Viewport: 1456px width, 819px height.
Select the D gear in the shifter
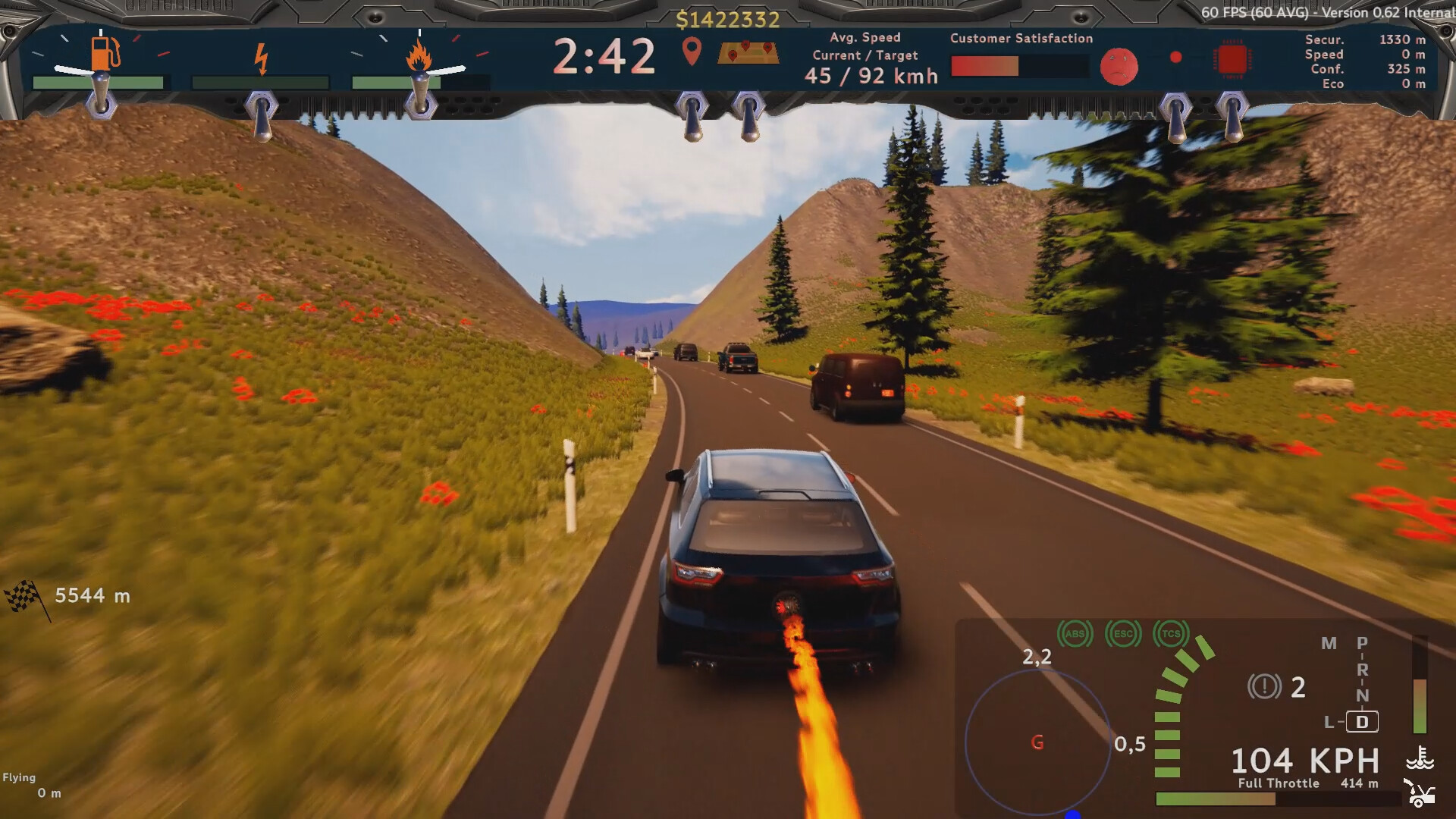(1362, 722)
